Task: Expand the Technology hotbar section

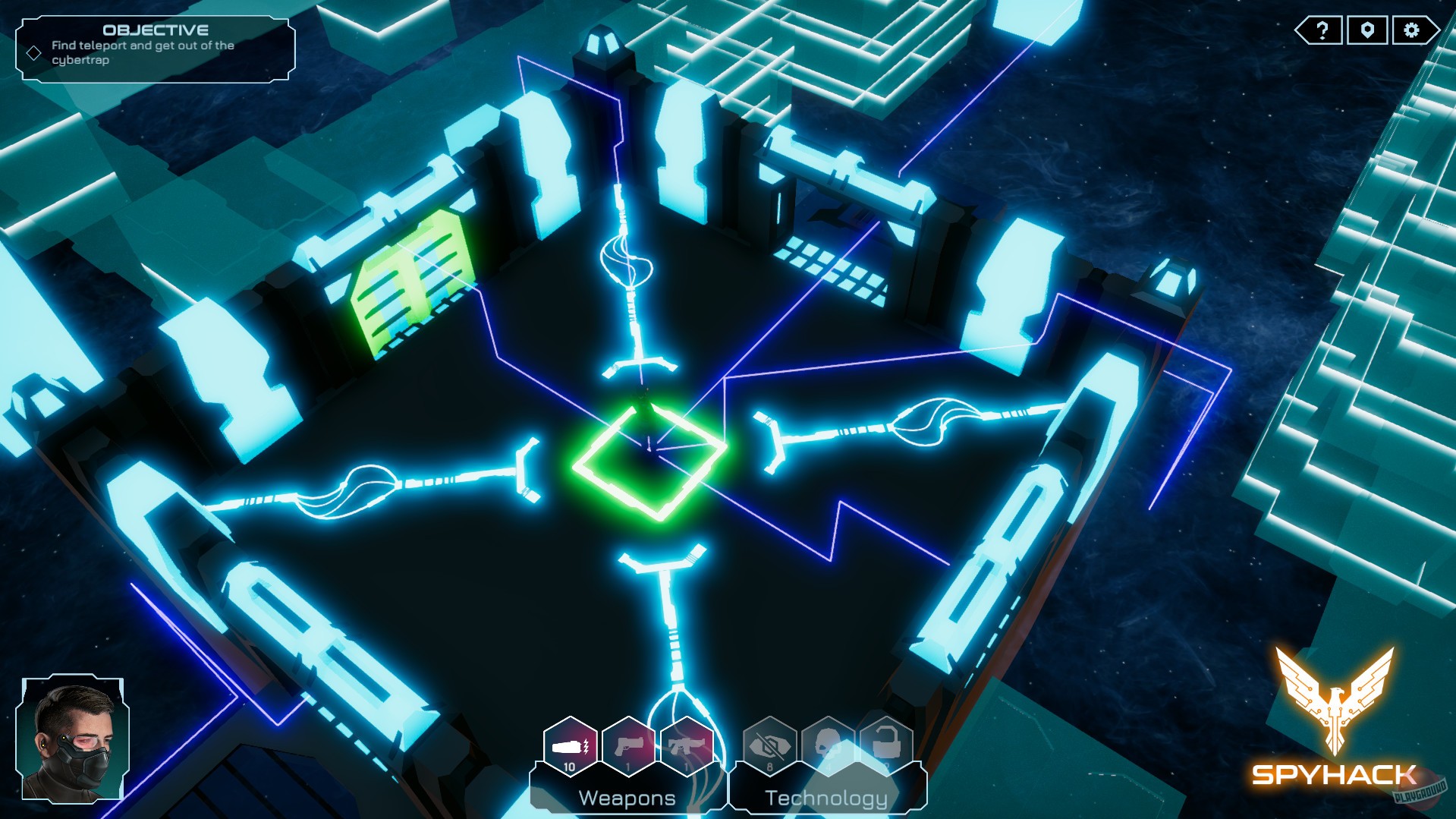Action: point(825,797)
